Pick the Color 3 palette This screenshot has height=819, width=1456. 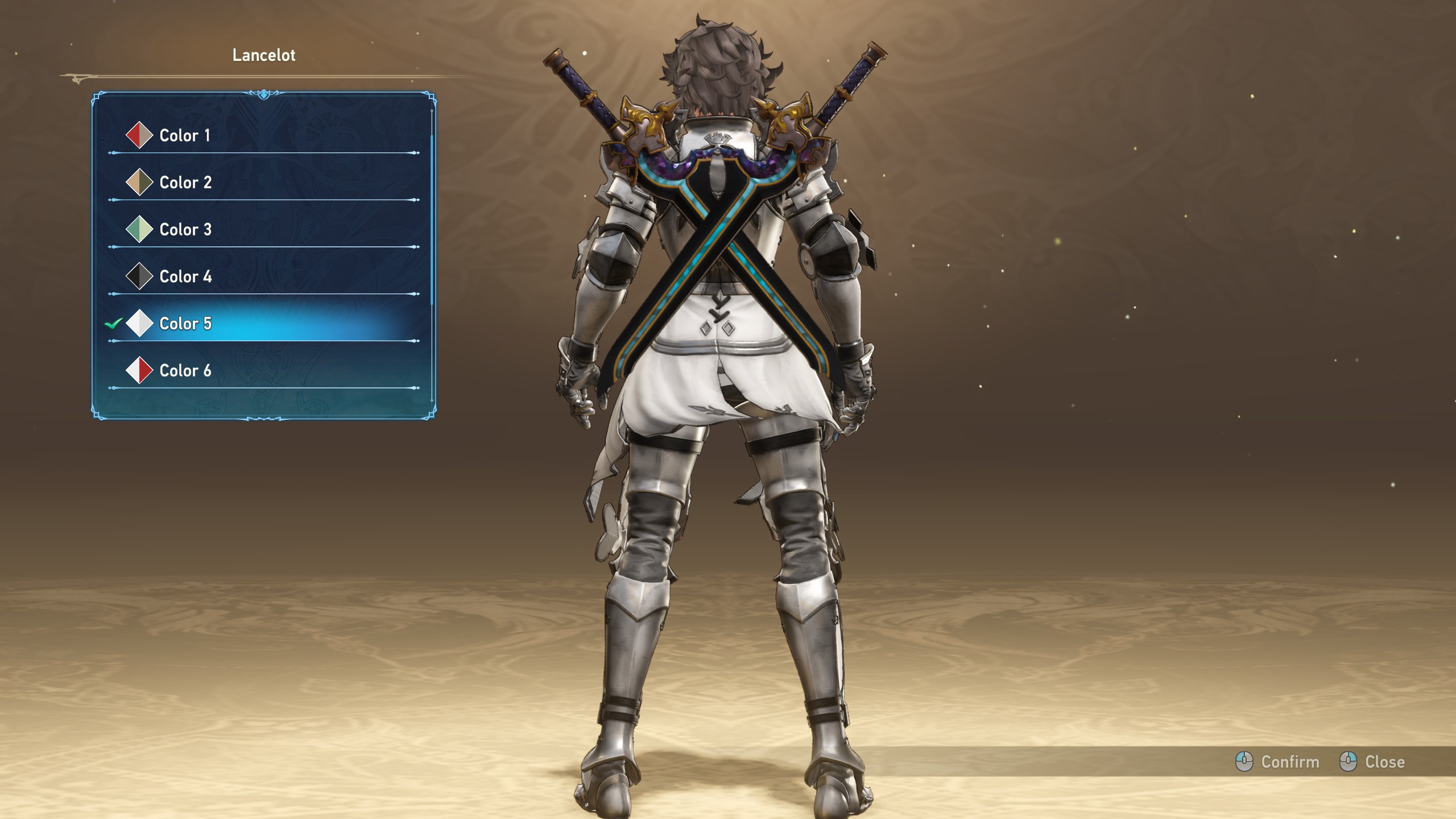click(x=185, y=230)
